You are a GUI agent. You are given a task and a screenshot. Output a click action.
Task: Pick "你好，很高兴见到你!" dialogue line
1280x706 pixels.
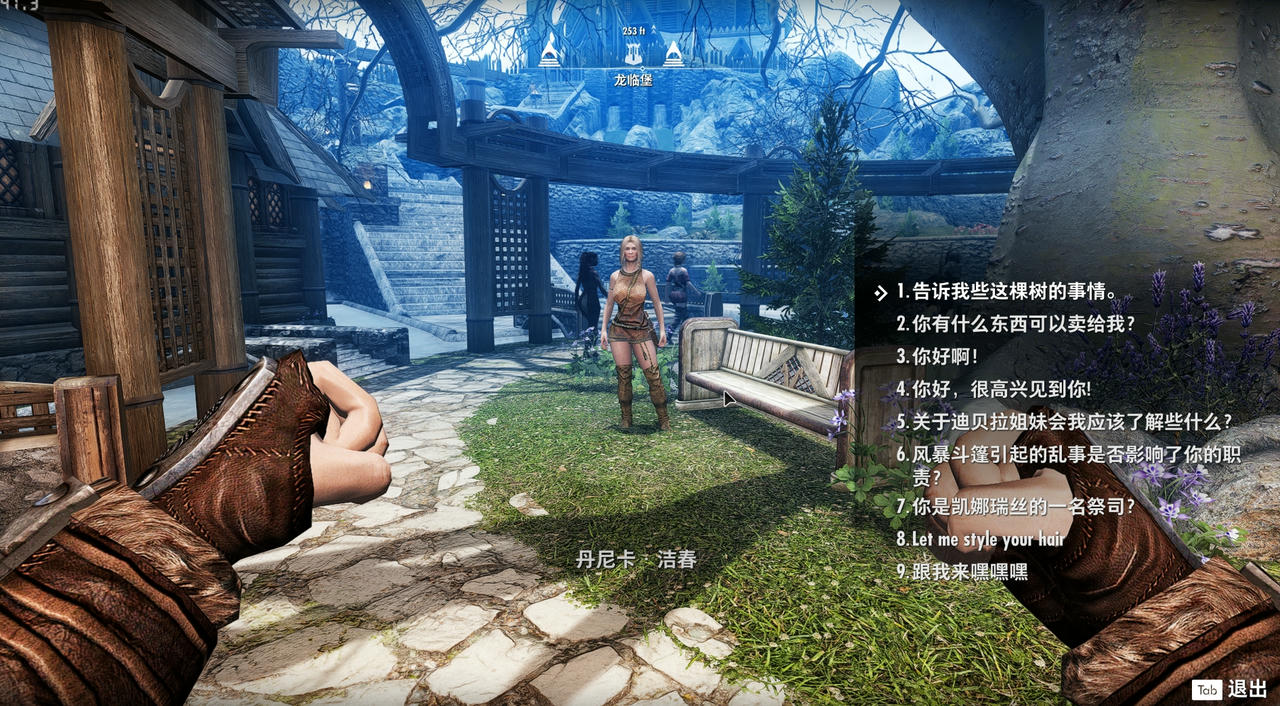point(993,389)
